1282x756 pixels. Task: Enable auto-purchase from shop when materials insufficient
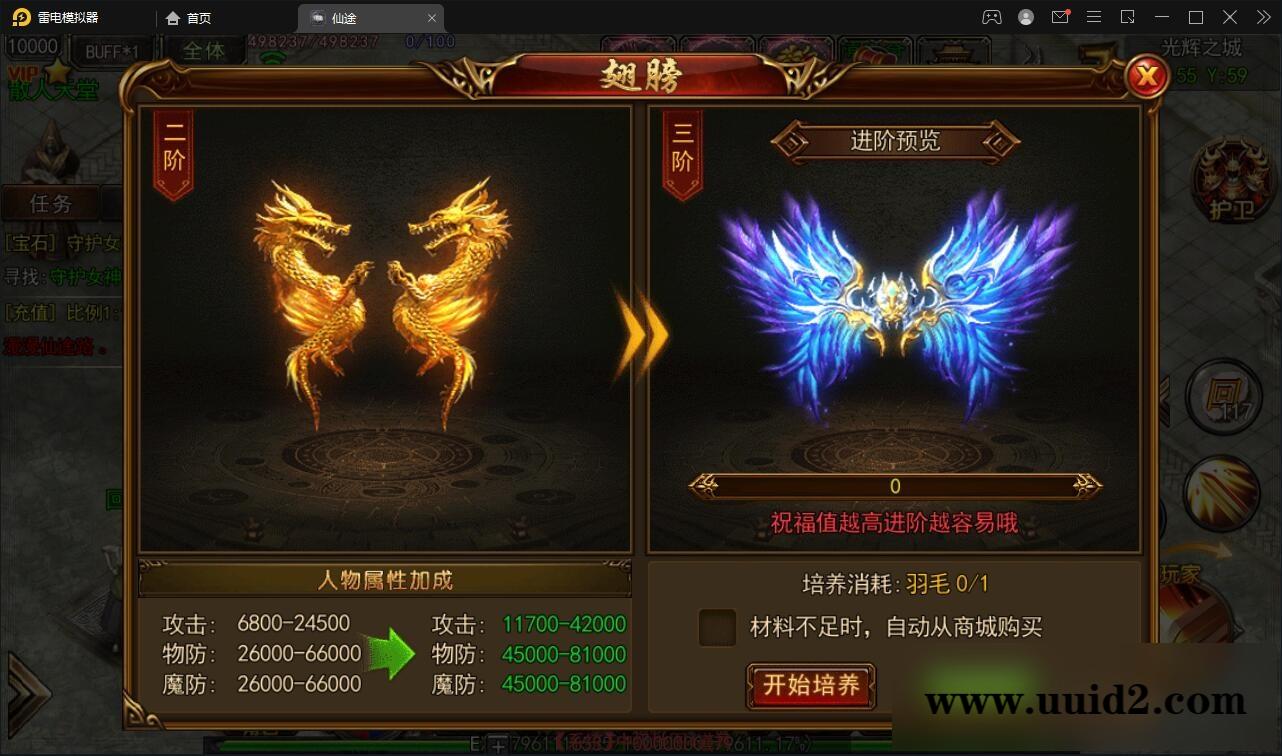pos(716,625)
